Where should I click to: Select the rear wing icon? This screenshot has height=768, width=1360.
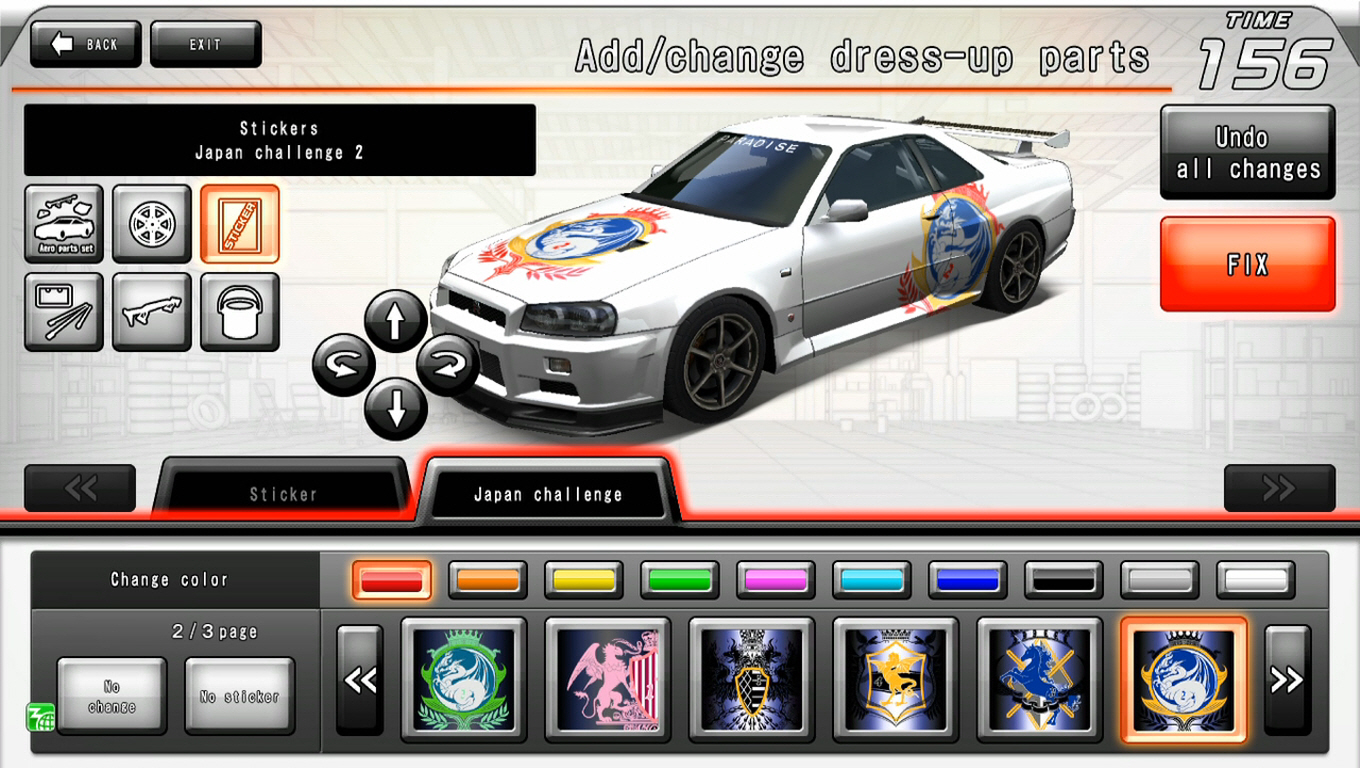pyautogui.click(x=151, y=311)
